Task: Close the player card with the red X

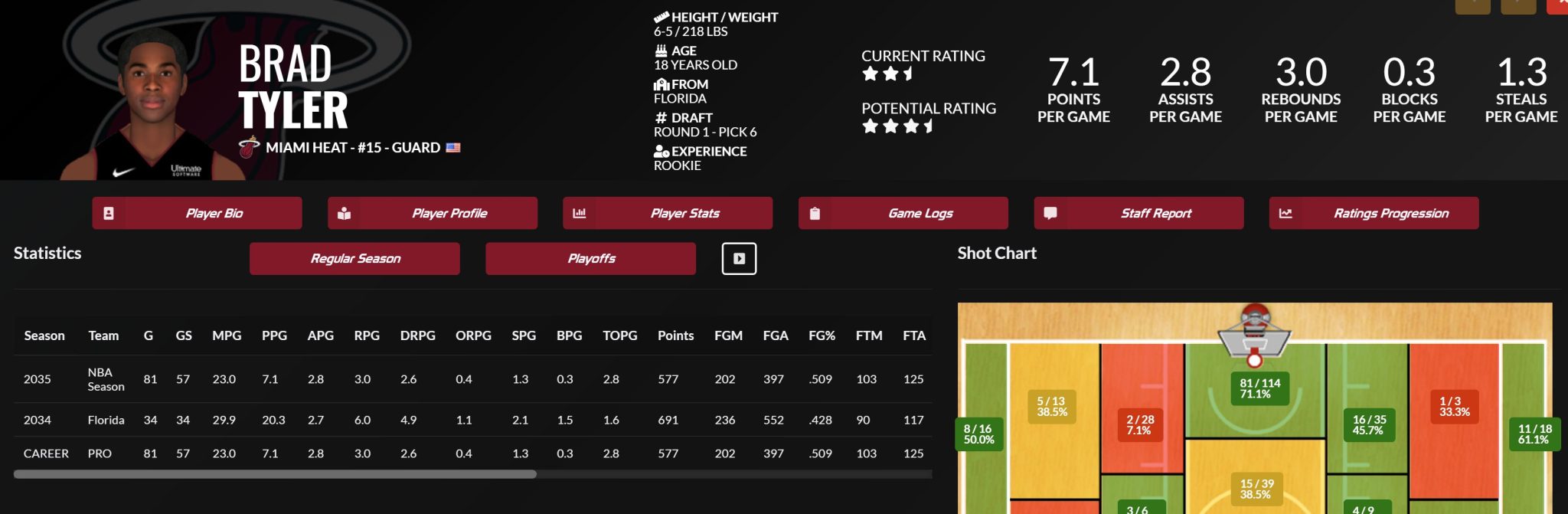Action: (1560, 5)
